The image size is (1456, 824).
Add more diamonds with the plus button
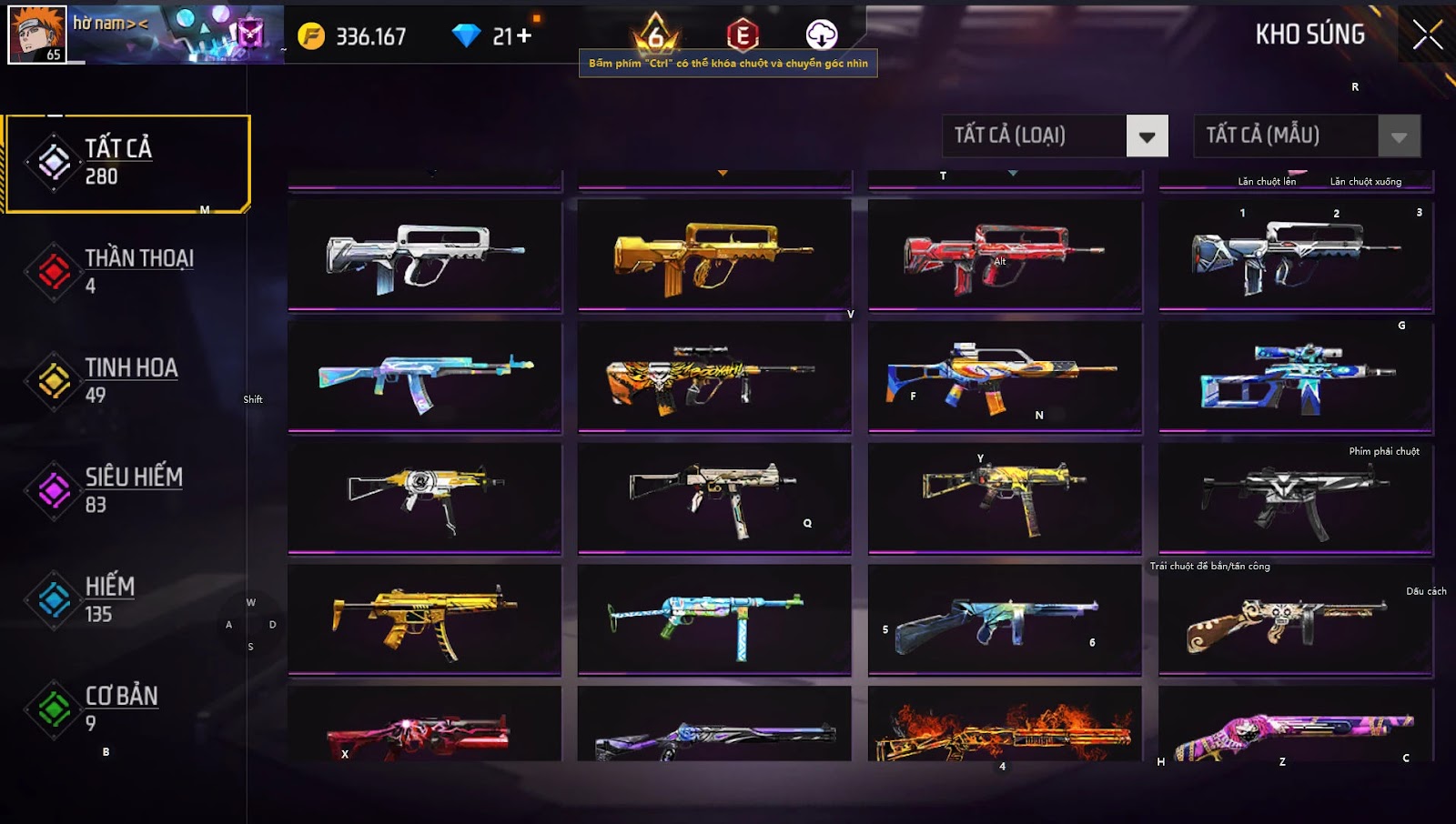[523, 35]
